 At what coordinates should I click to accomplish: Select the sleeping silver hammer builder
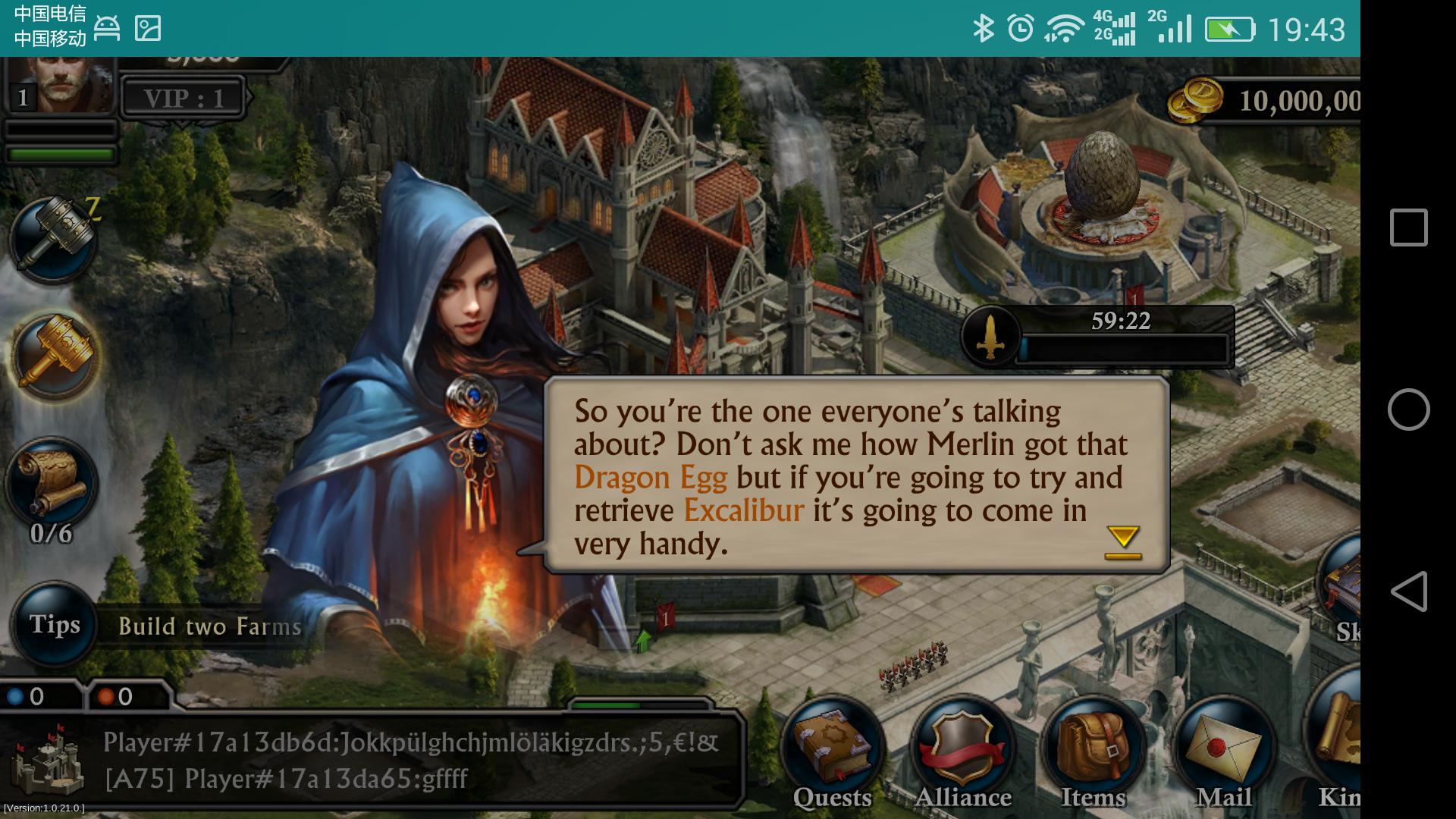(53, 237)
